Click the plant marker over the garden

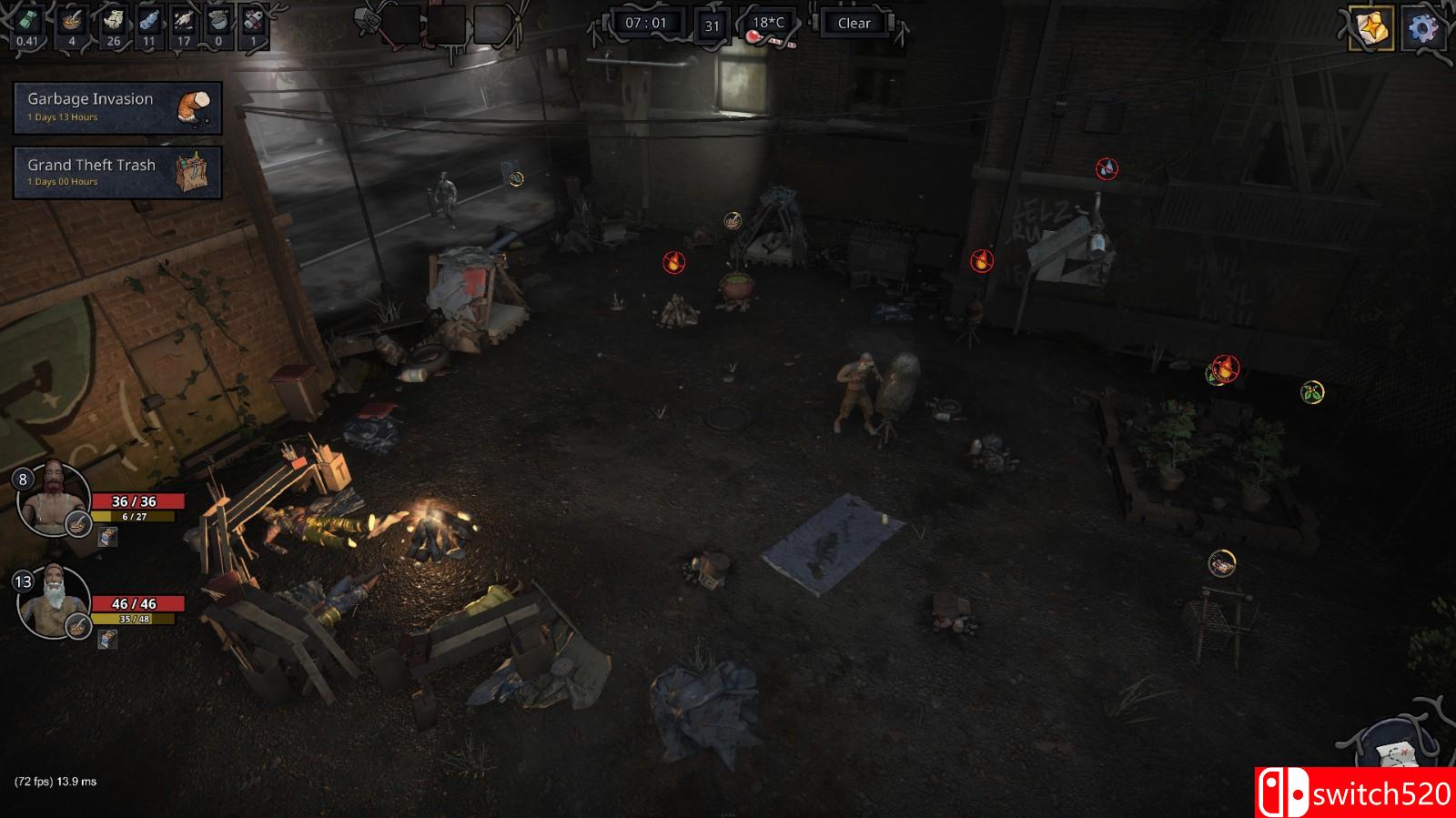[x=1312, y=392]
